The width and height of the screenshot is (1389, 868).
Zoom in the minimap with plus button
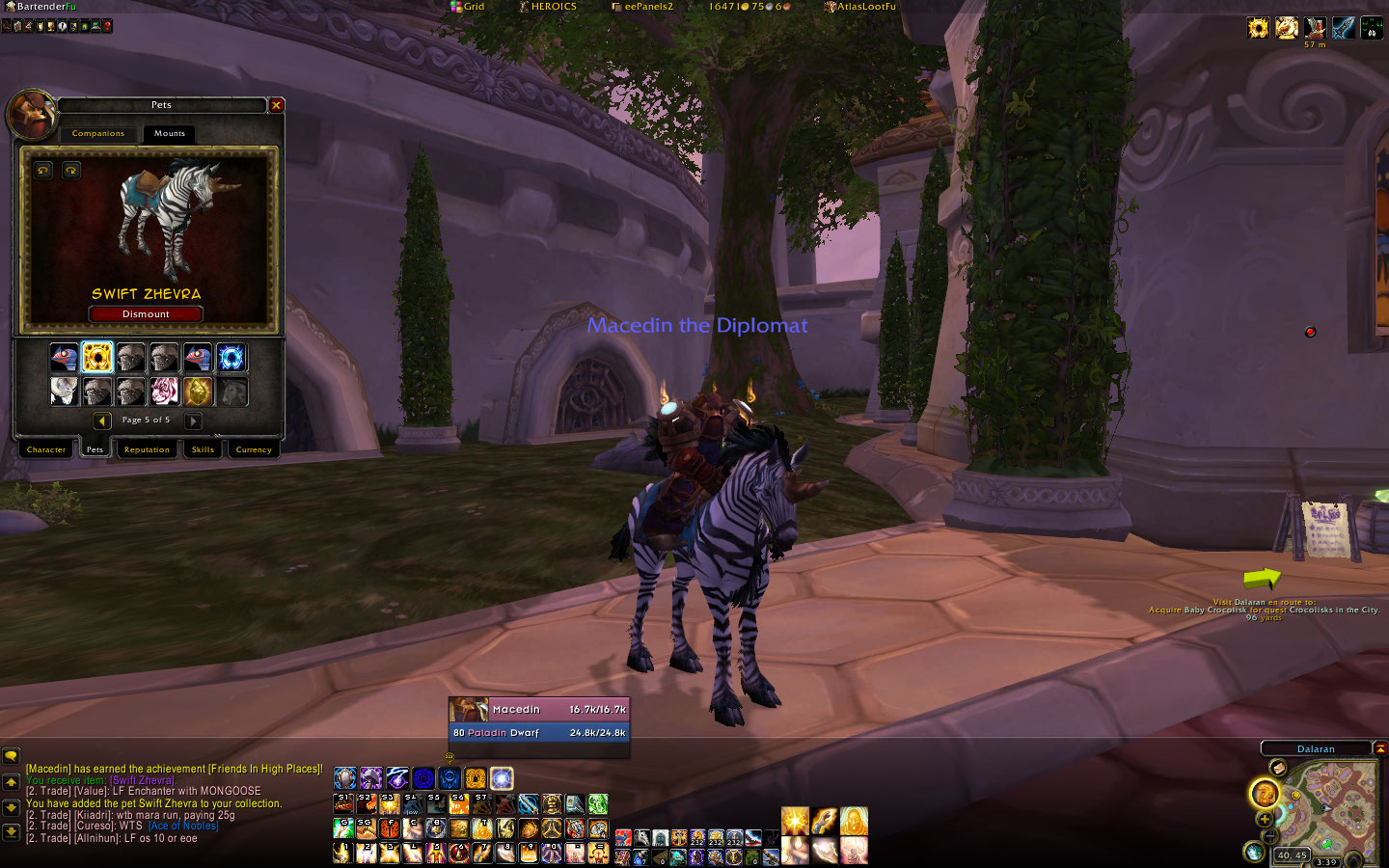coord(1265,819)
